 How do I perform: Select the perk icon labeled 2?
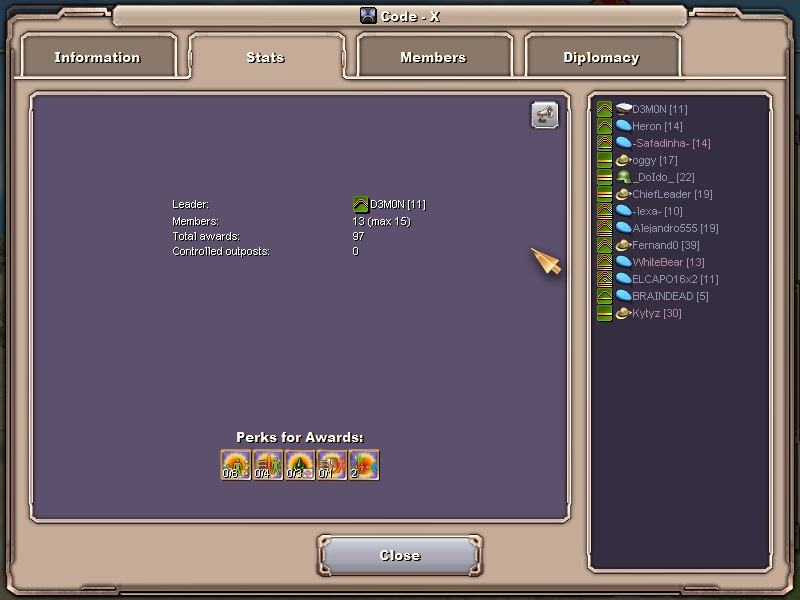click(364, 465)
